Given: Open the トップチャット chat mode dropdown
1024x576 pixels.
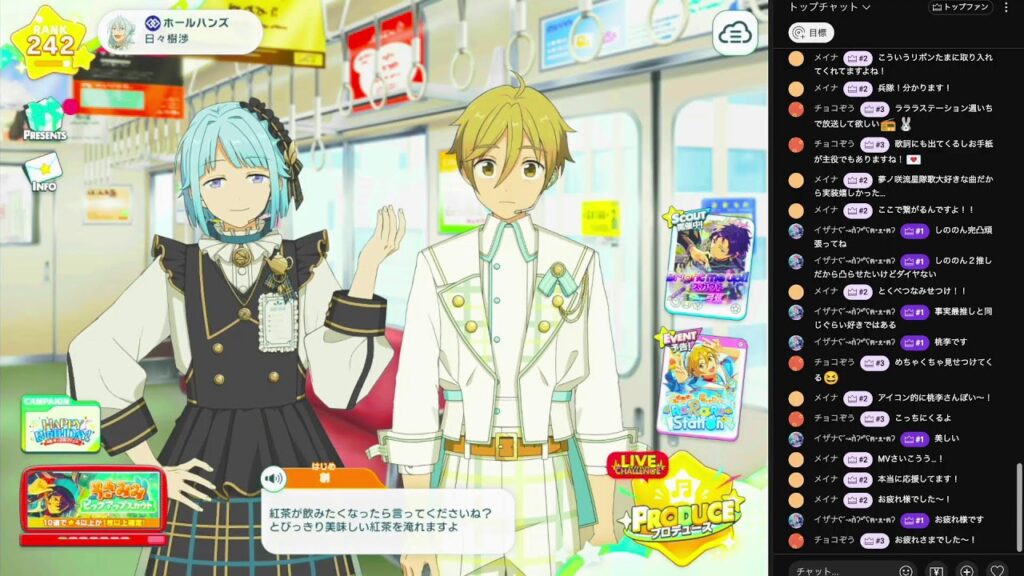Looking at the screenshot, I should click(830, 8).
